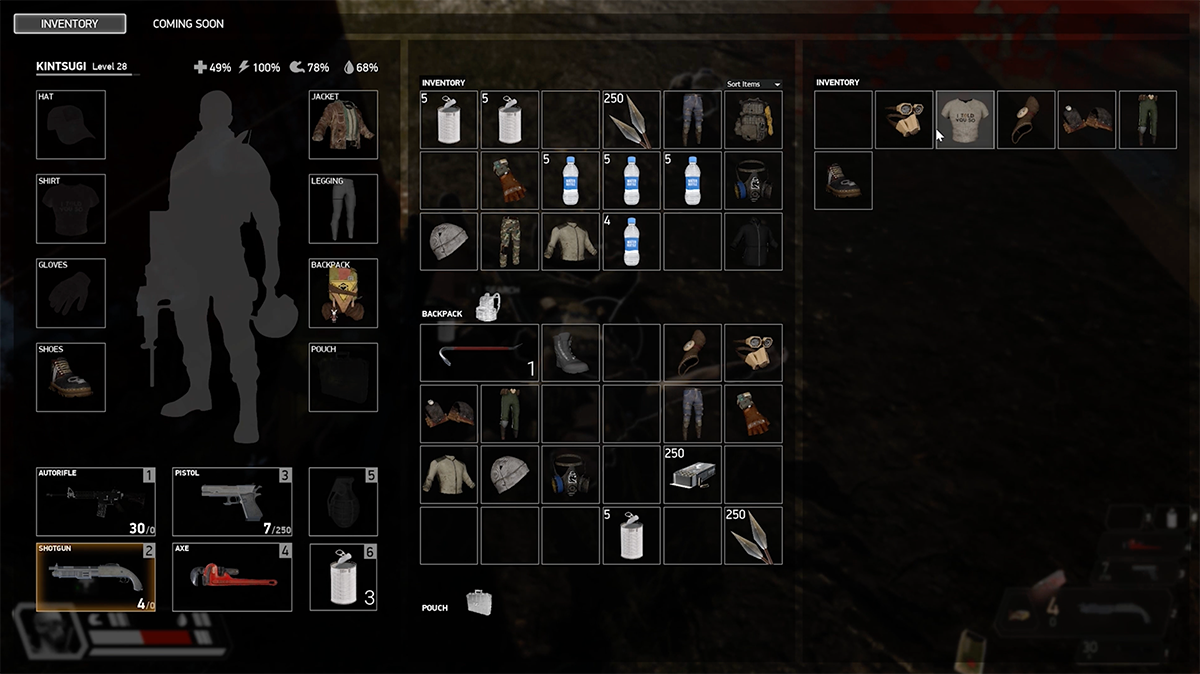Open the Coming Soon tab
The width and height of the screenshot is (1200, 674).
click(188, 24)
